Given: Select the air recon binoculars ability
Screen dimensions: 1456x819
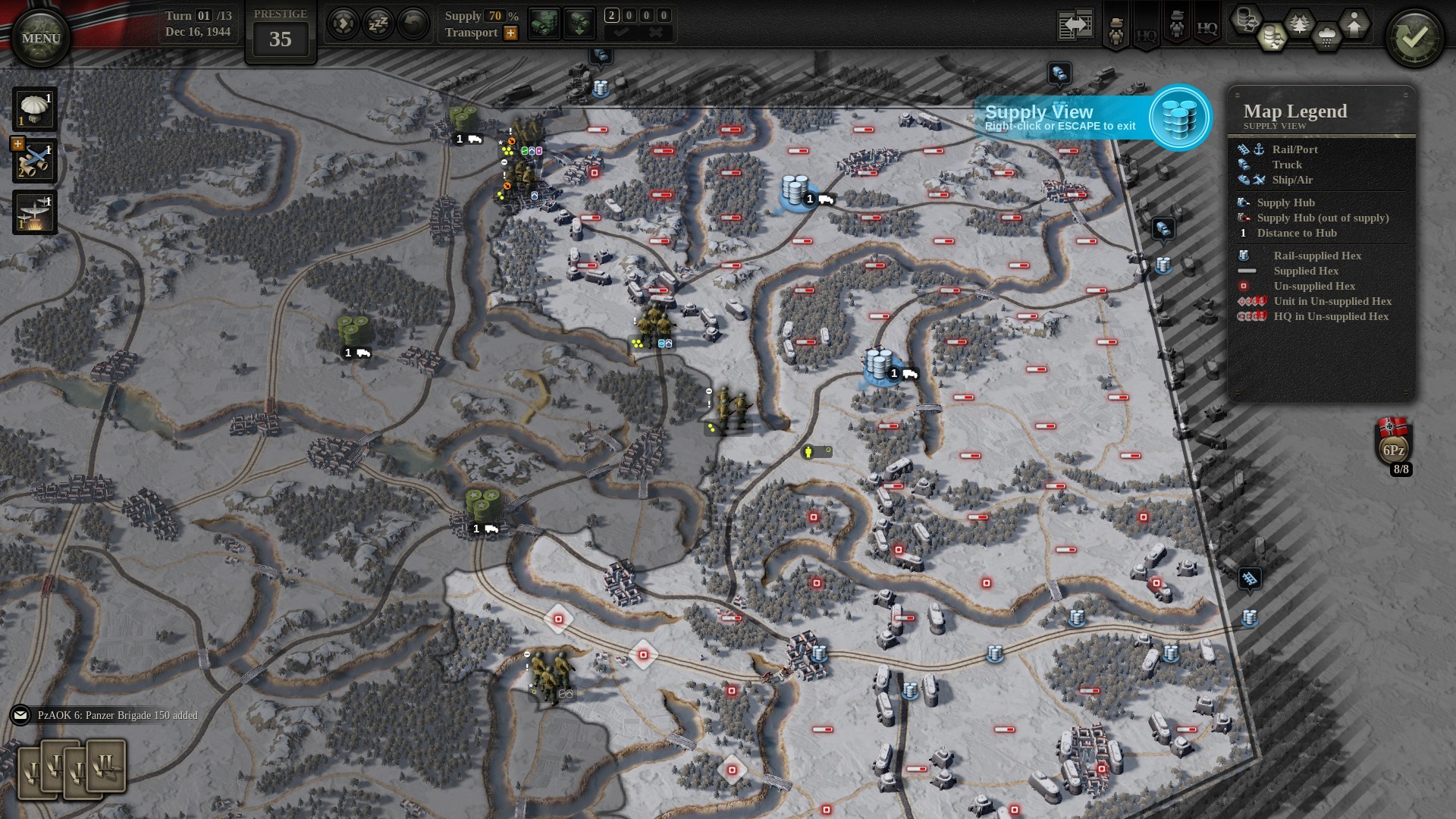Looking at the screenshot, I should coord(35,161).
